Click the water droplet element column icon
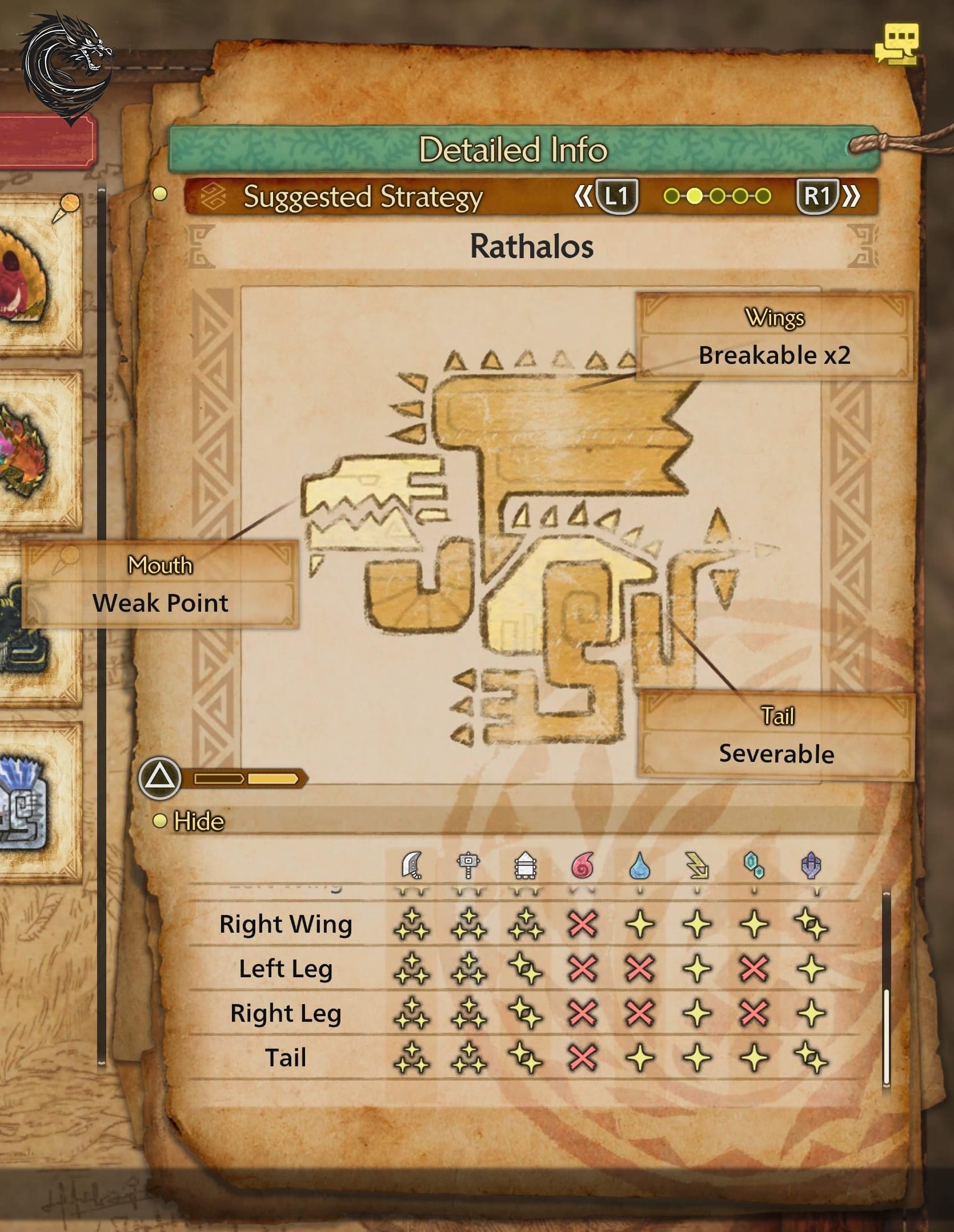The width and height of the screenshot is (954, 1232). (x=640, y=865)
